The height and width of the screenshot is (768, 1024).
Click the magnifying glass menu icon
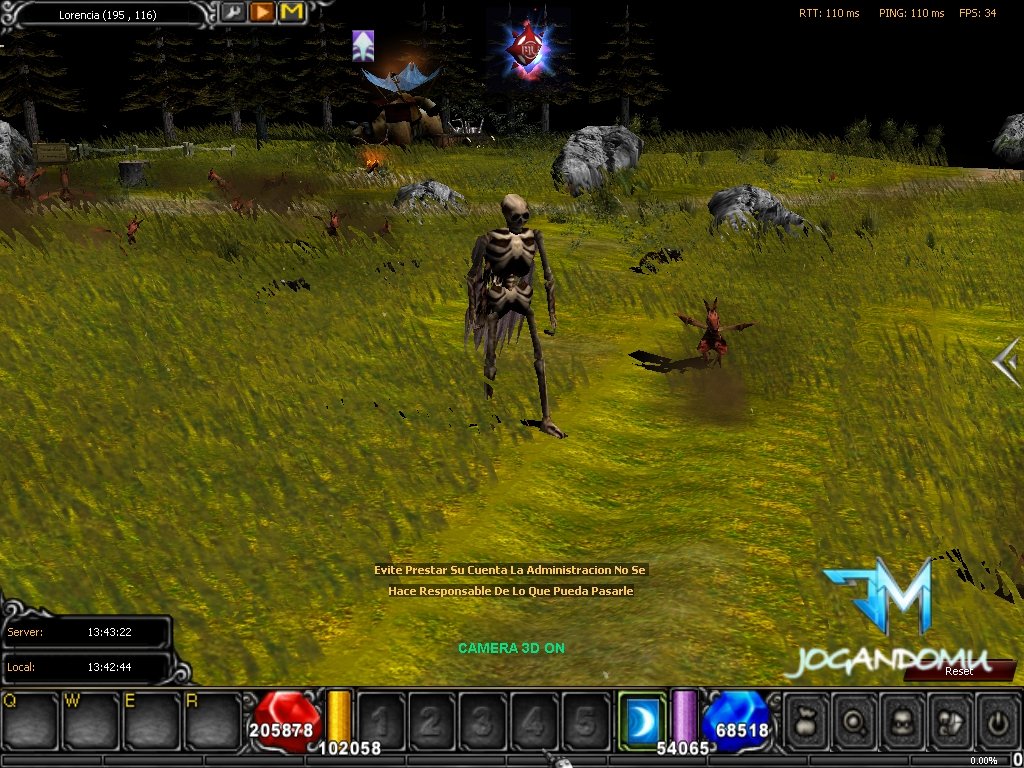855,720
